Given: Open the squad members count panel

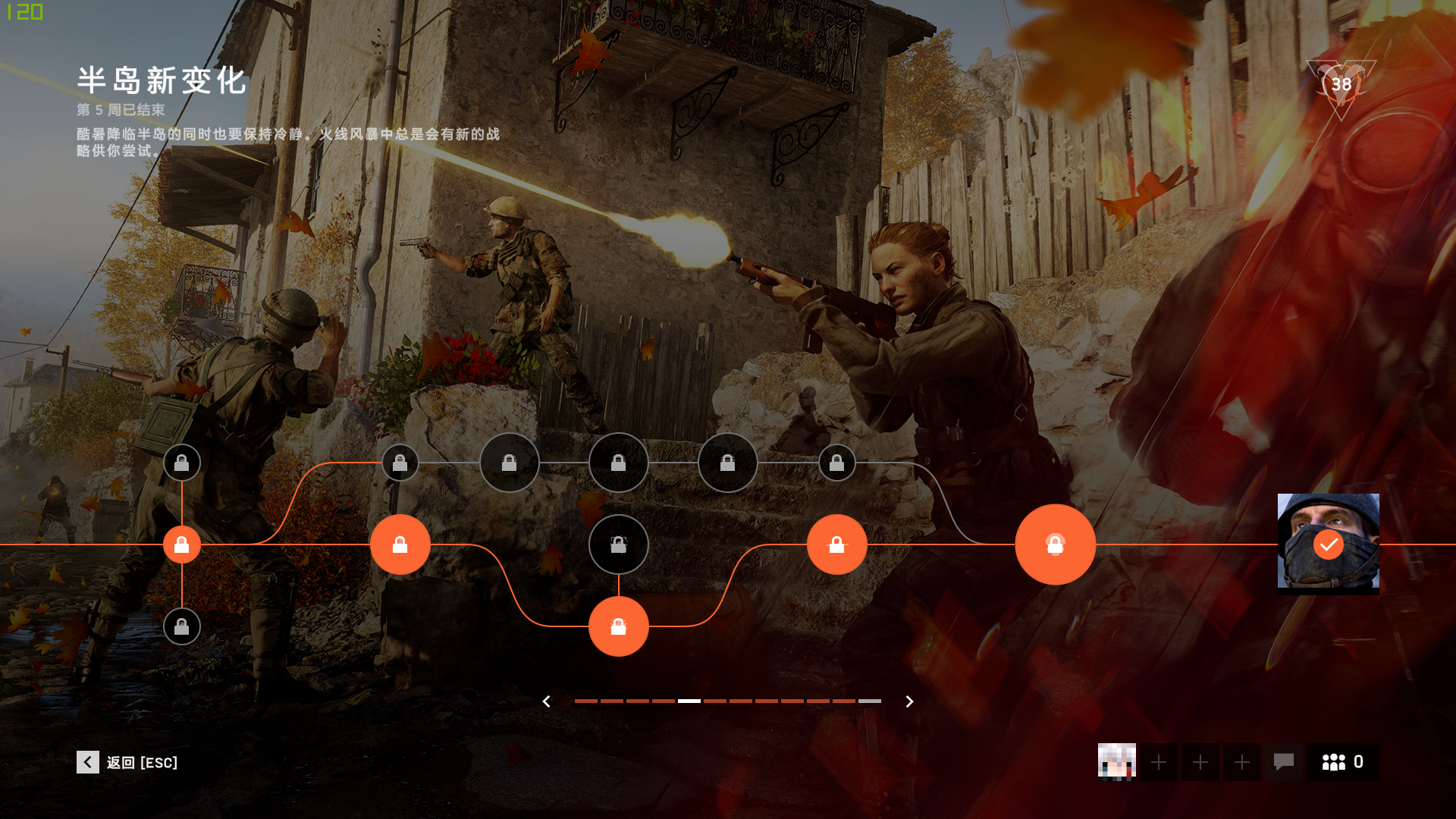Looking at the screenshot, I should click(x=1342, y=761).
